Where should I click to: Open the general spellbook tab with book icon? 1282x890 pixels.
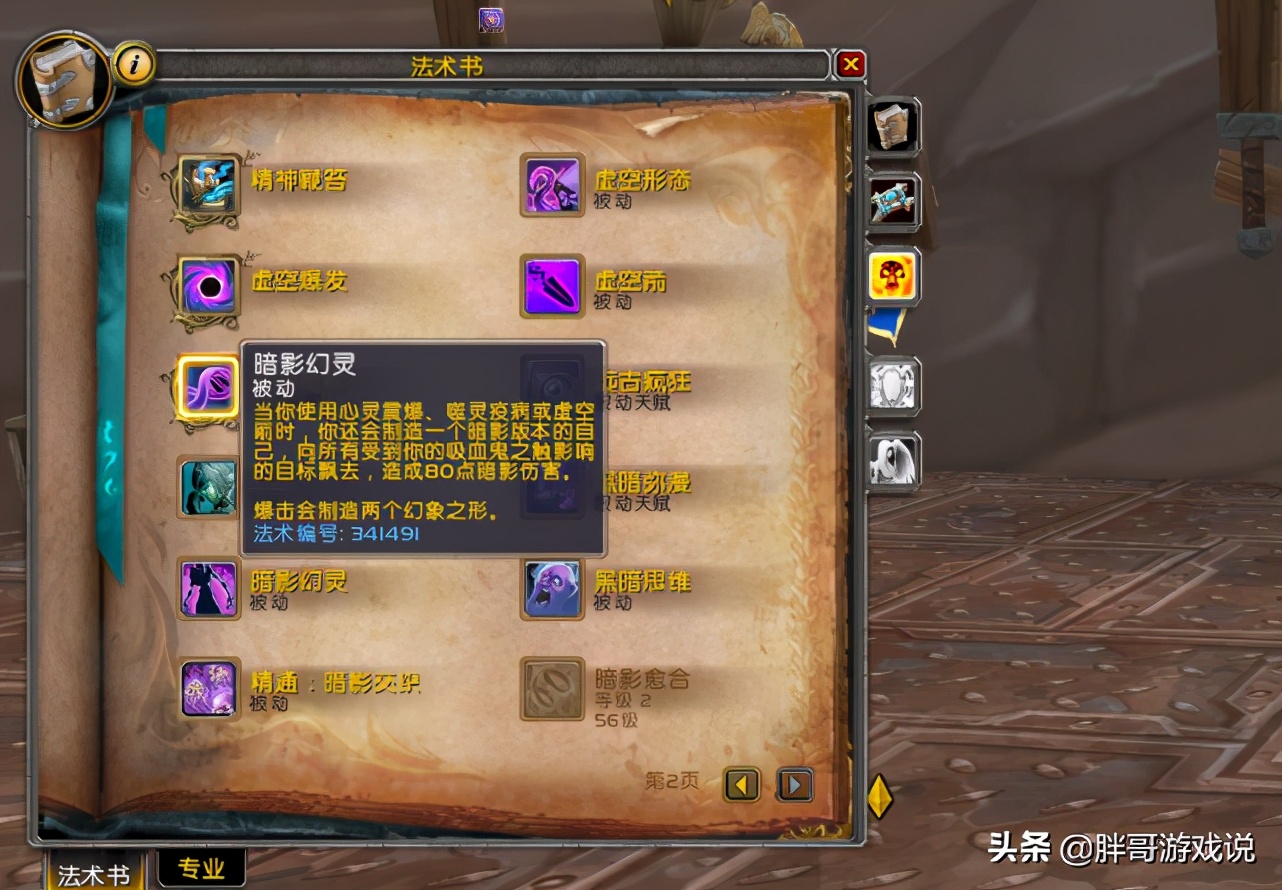click(x=893, y=124)
